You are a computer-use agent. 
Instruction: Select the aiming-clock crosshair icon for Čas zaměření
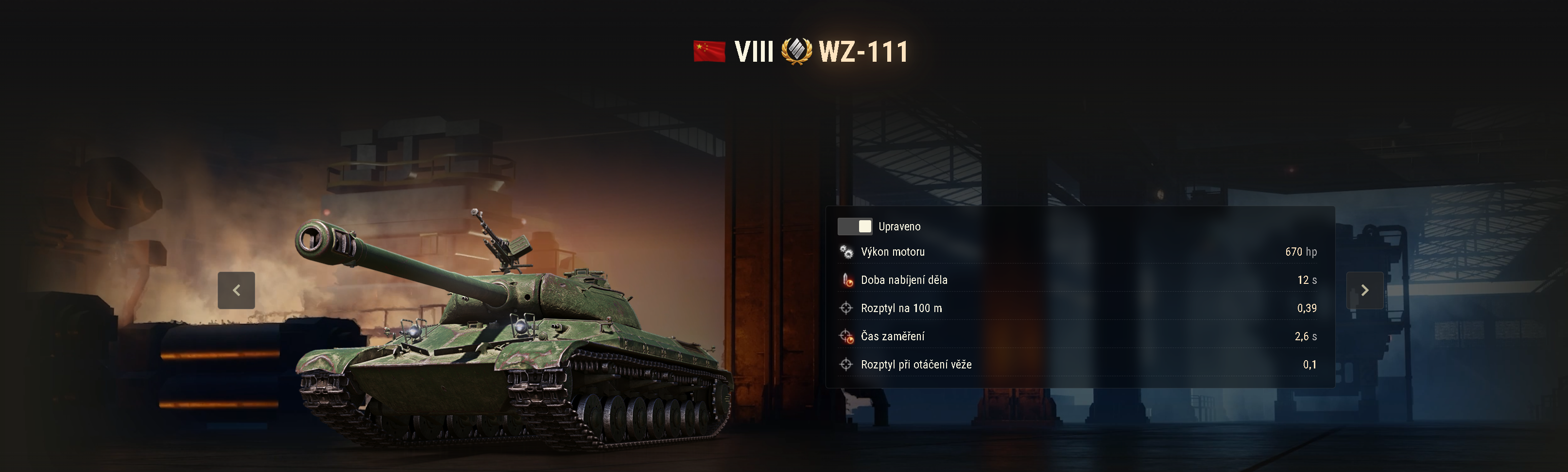pyautogui.click(x=845, y=336)
